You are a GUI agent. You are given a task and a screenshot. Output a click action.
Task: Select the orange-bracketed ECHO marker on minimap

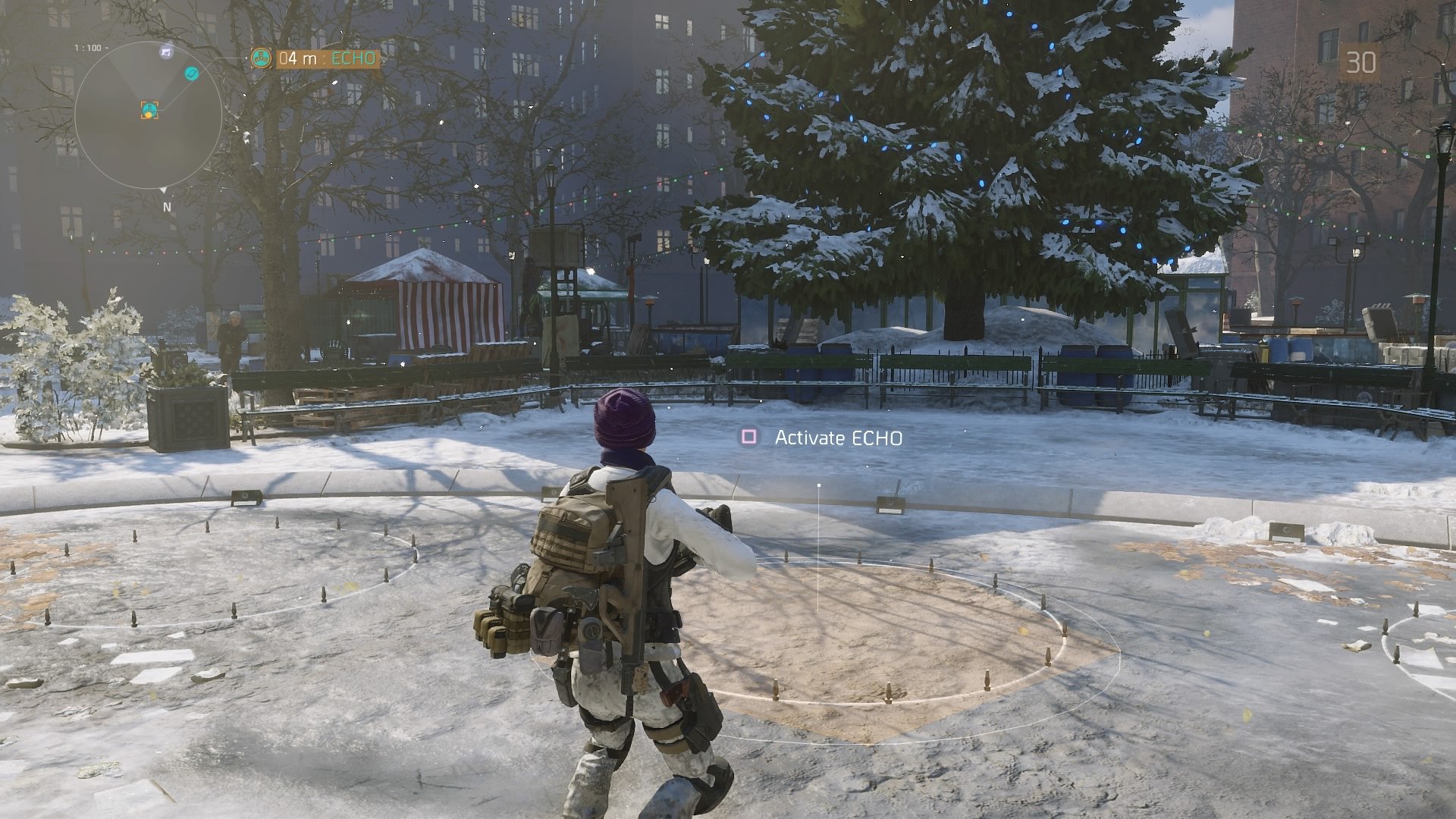point(149,111)
